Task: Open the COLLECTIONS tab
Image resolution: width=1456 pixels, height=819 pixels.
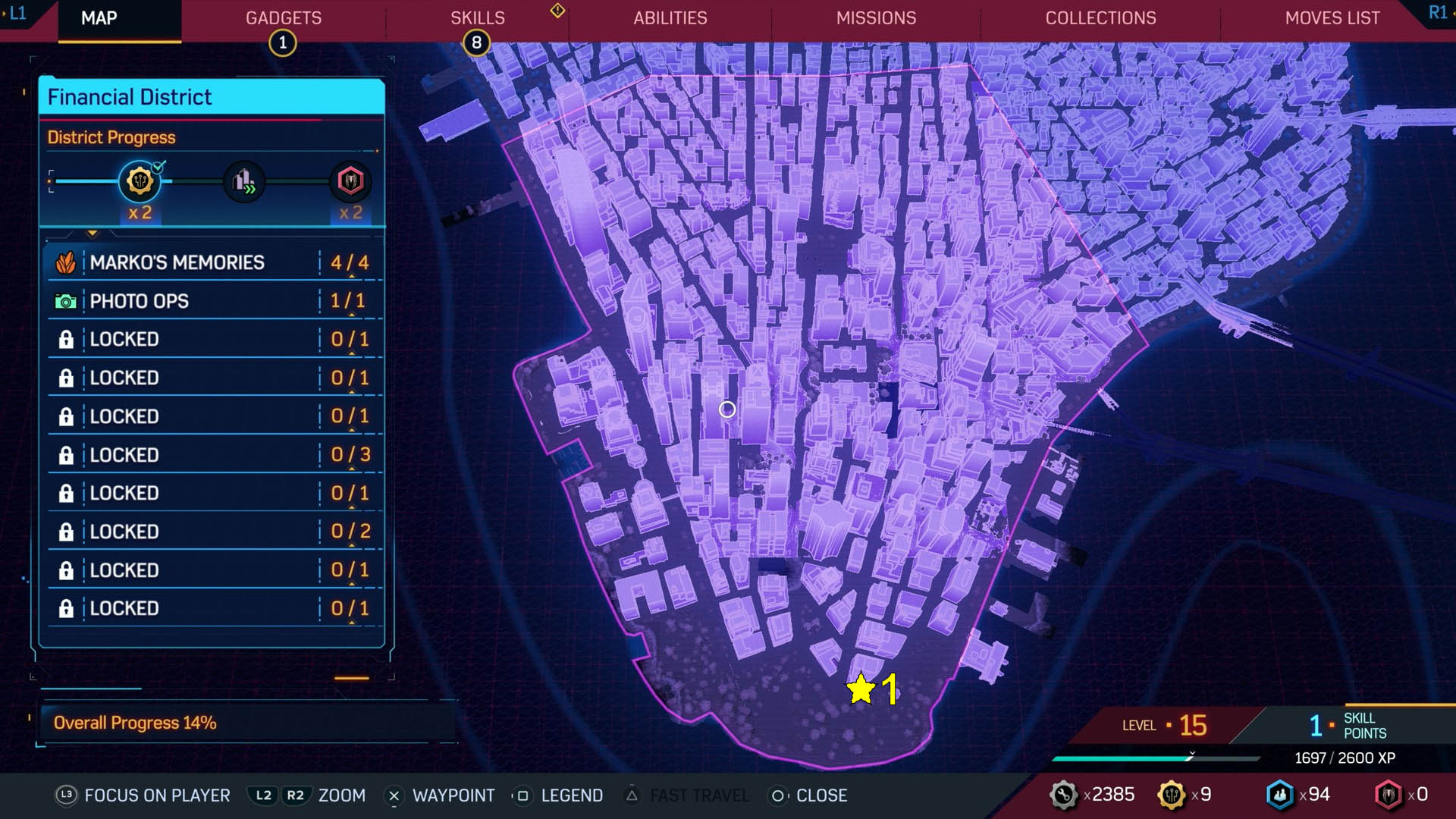Action: 1100,18
